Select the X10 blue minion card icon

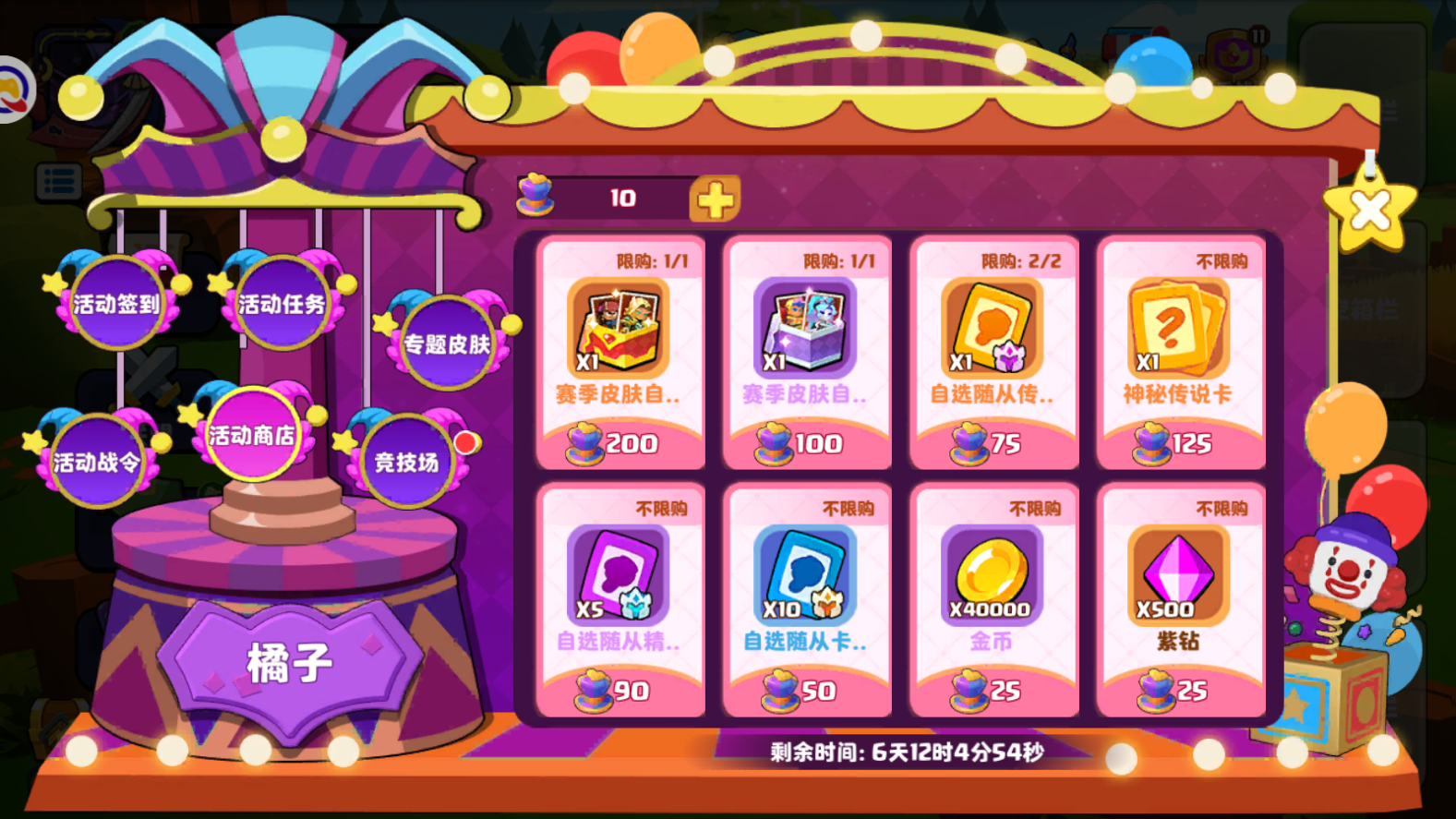click(x=806, y=574)
